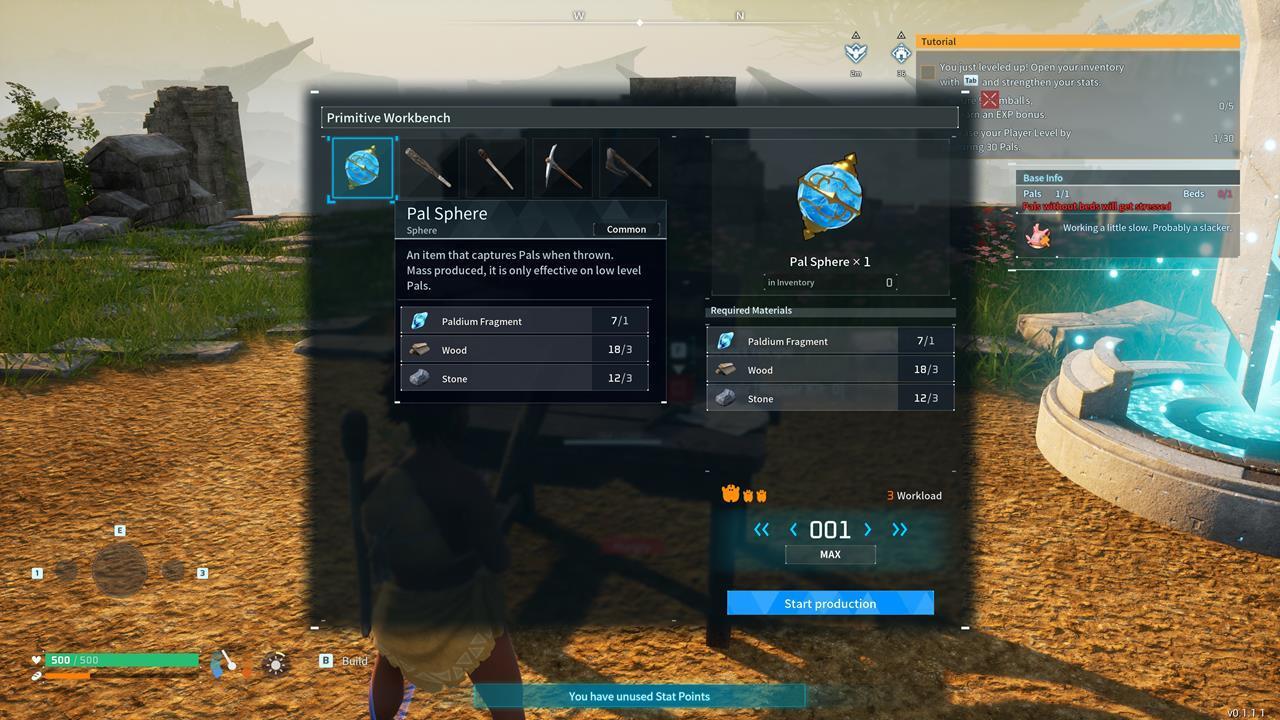This screenshot has width=1280, height=720.
Task: Select the Stone Axe recipe icon
Action: pyautogui.click(x=628, y=167)
